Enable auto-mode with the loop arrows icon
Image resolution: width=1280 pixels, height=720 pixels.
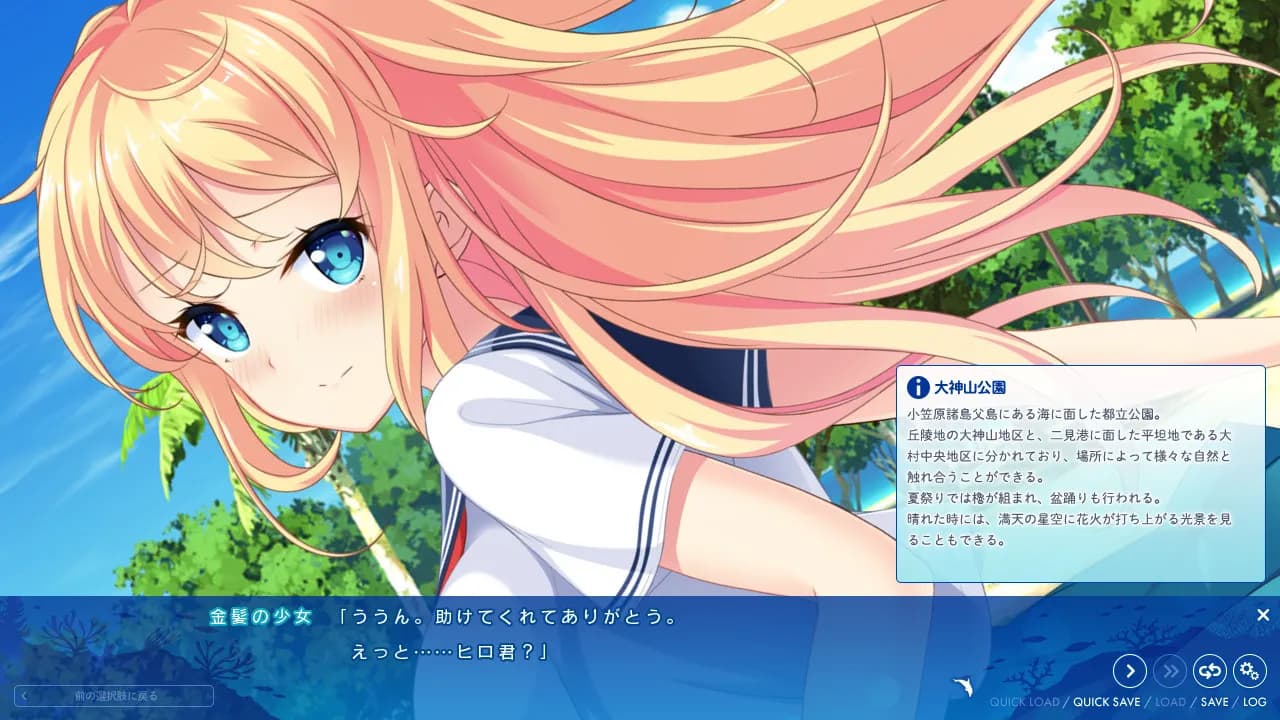pyautogui.click(x=1210, y=671)
